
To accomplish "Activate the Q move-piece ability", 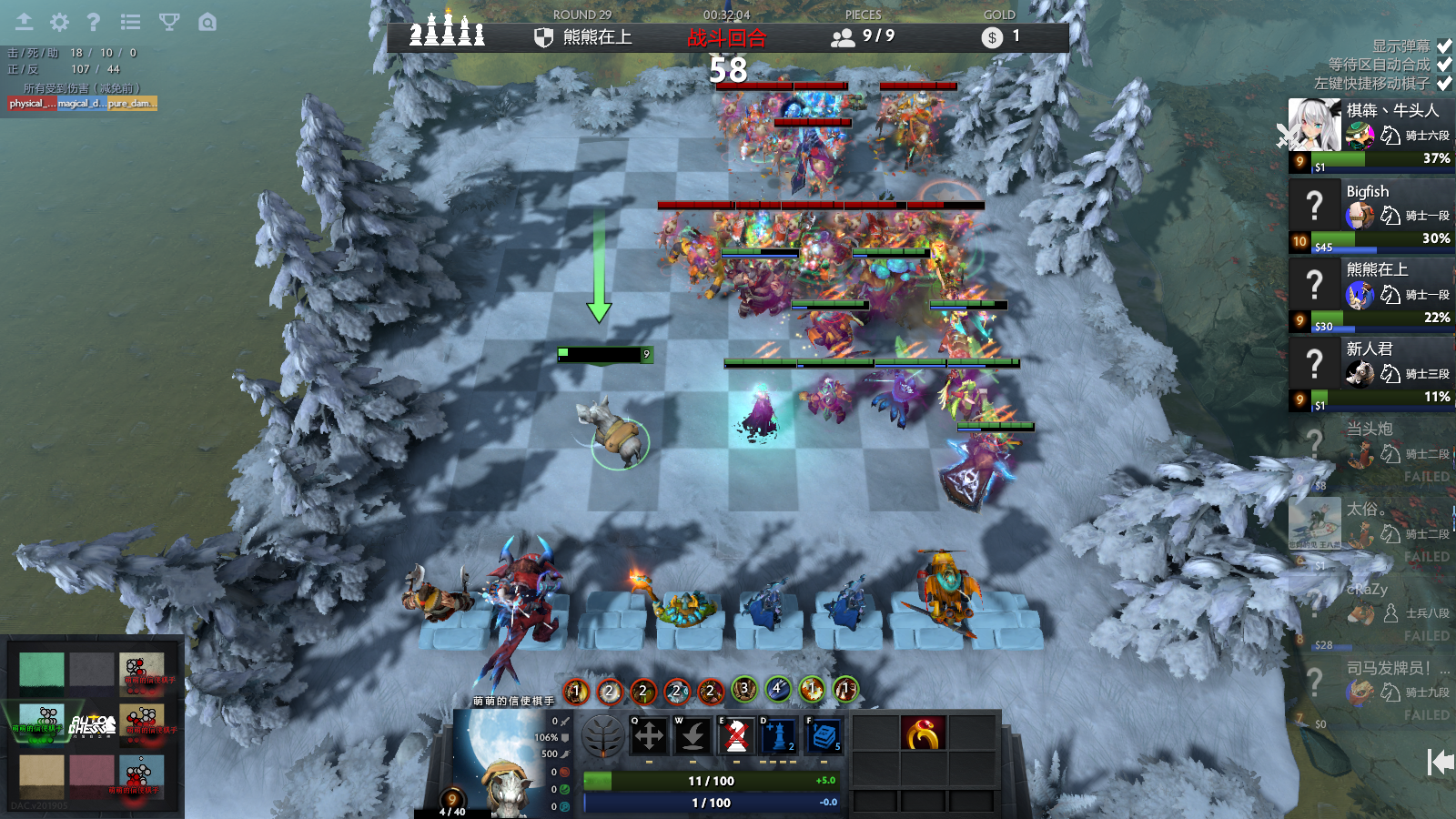I will [x=649, y=735].
